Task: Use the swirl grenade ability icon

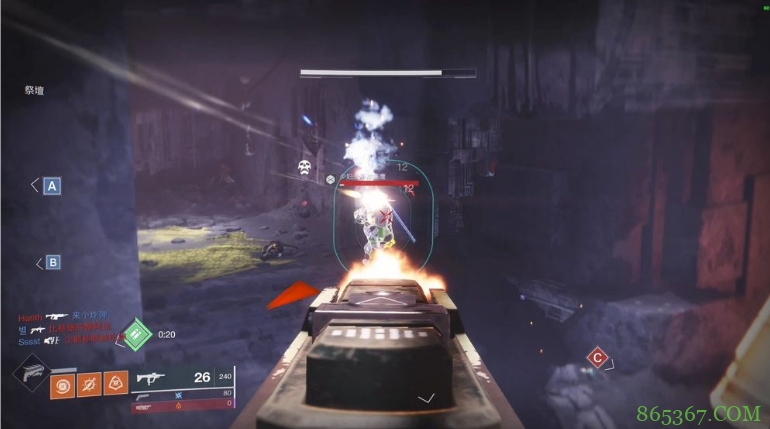Action: coord(64,383)
